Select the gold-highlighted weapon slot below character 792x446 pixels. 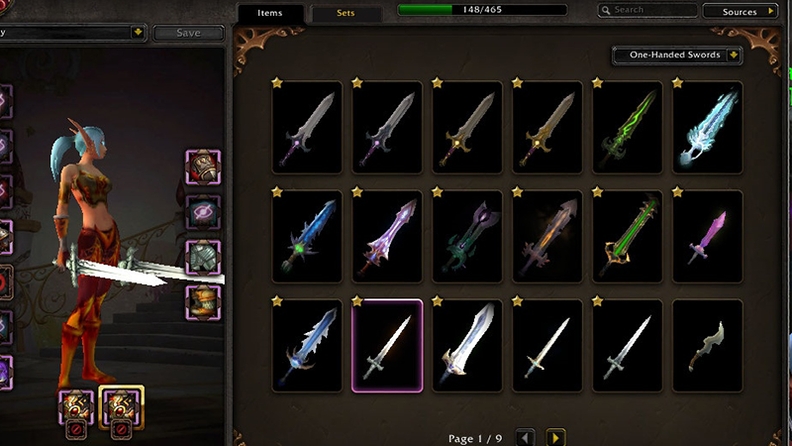tap(121, 404)
